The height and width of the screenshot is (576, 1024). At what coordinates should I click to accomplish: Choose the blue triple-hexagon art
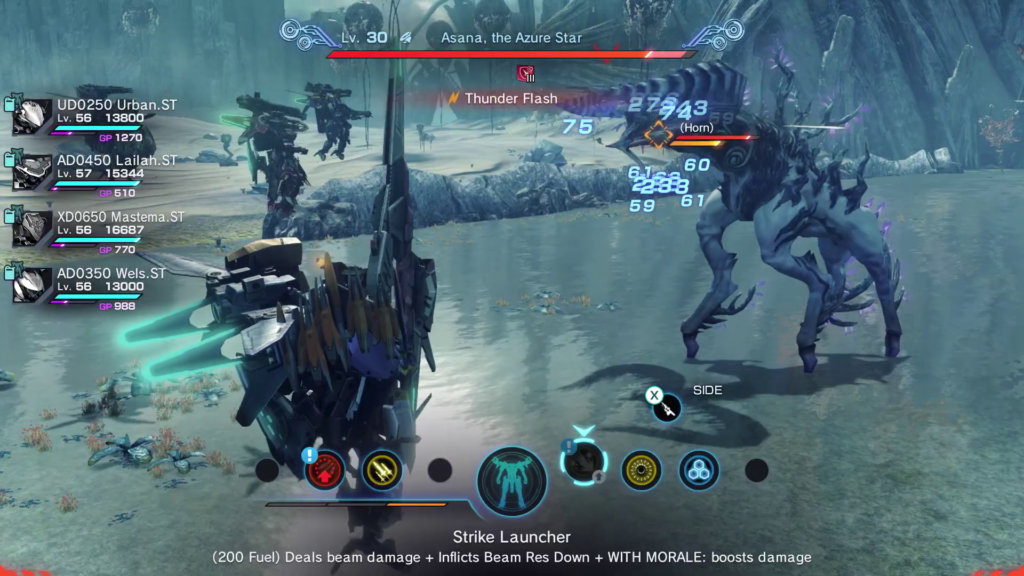(698, 470)
